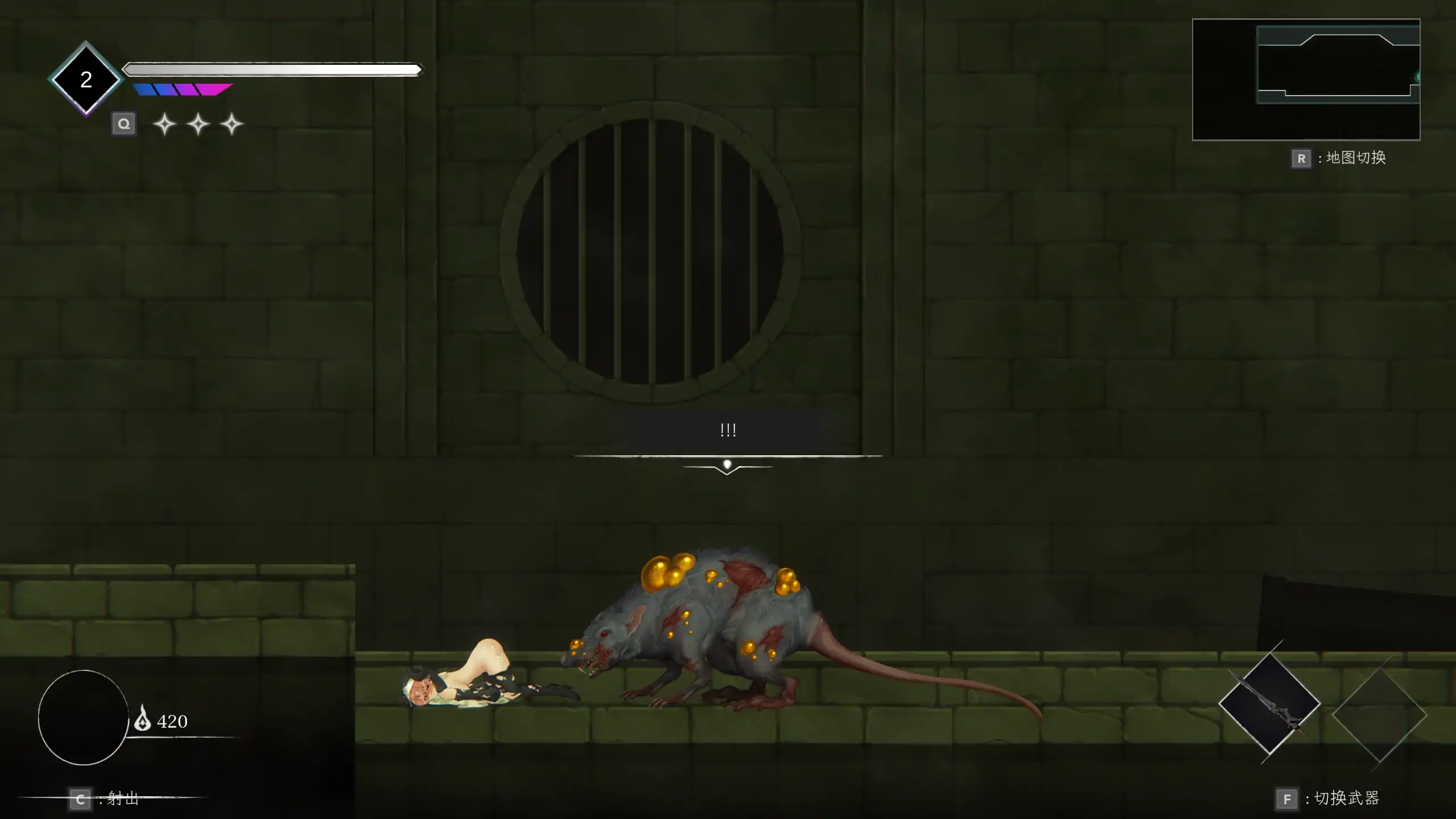Click the level 2 diamond badge
Viewport: 1456px width, 819px height.
(x=86, y=79)
